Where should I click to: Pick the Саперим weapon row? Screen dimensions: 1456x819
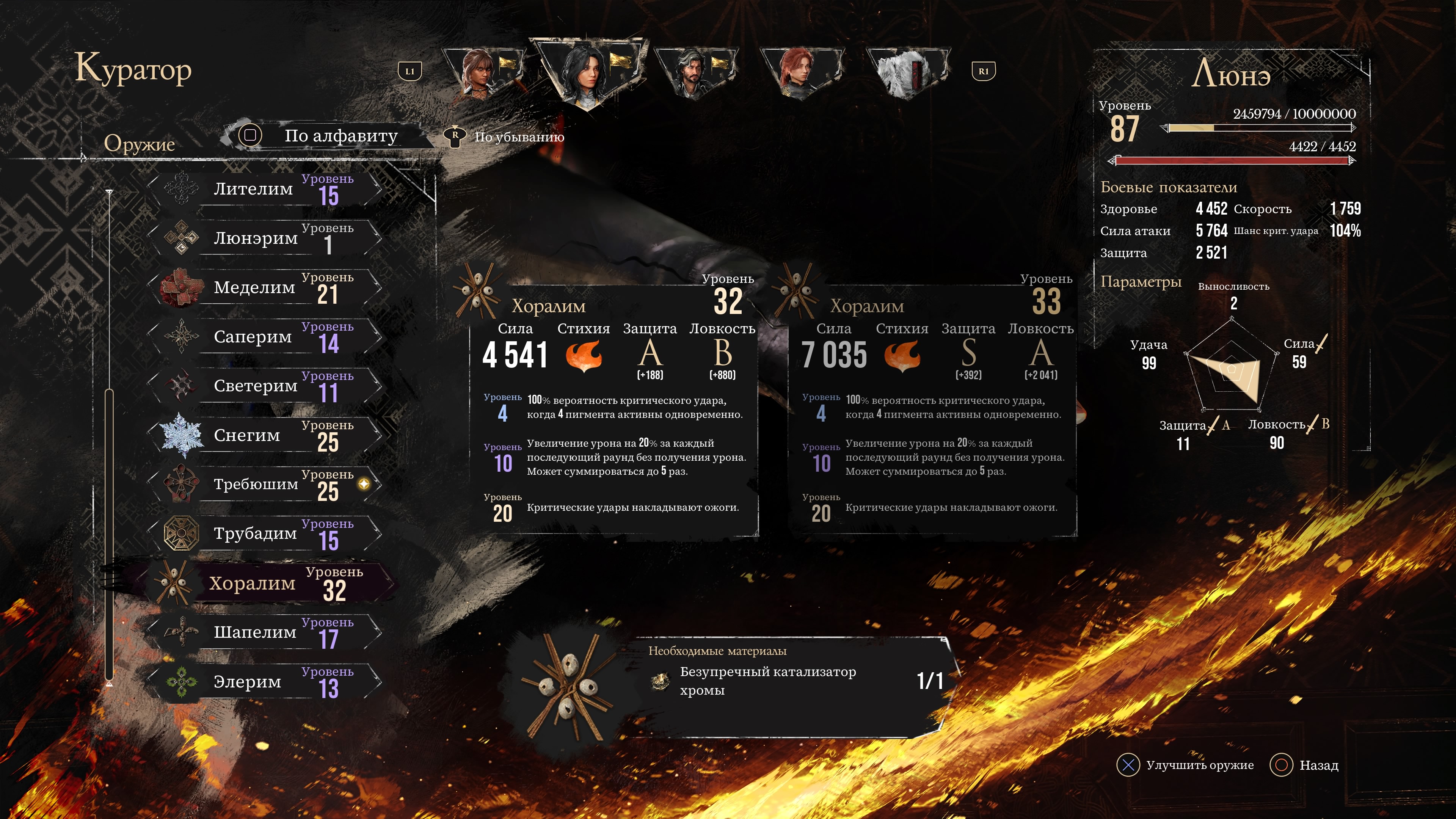[266, 337]
